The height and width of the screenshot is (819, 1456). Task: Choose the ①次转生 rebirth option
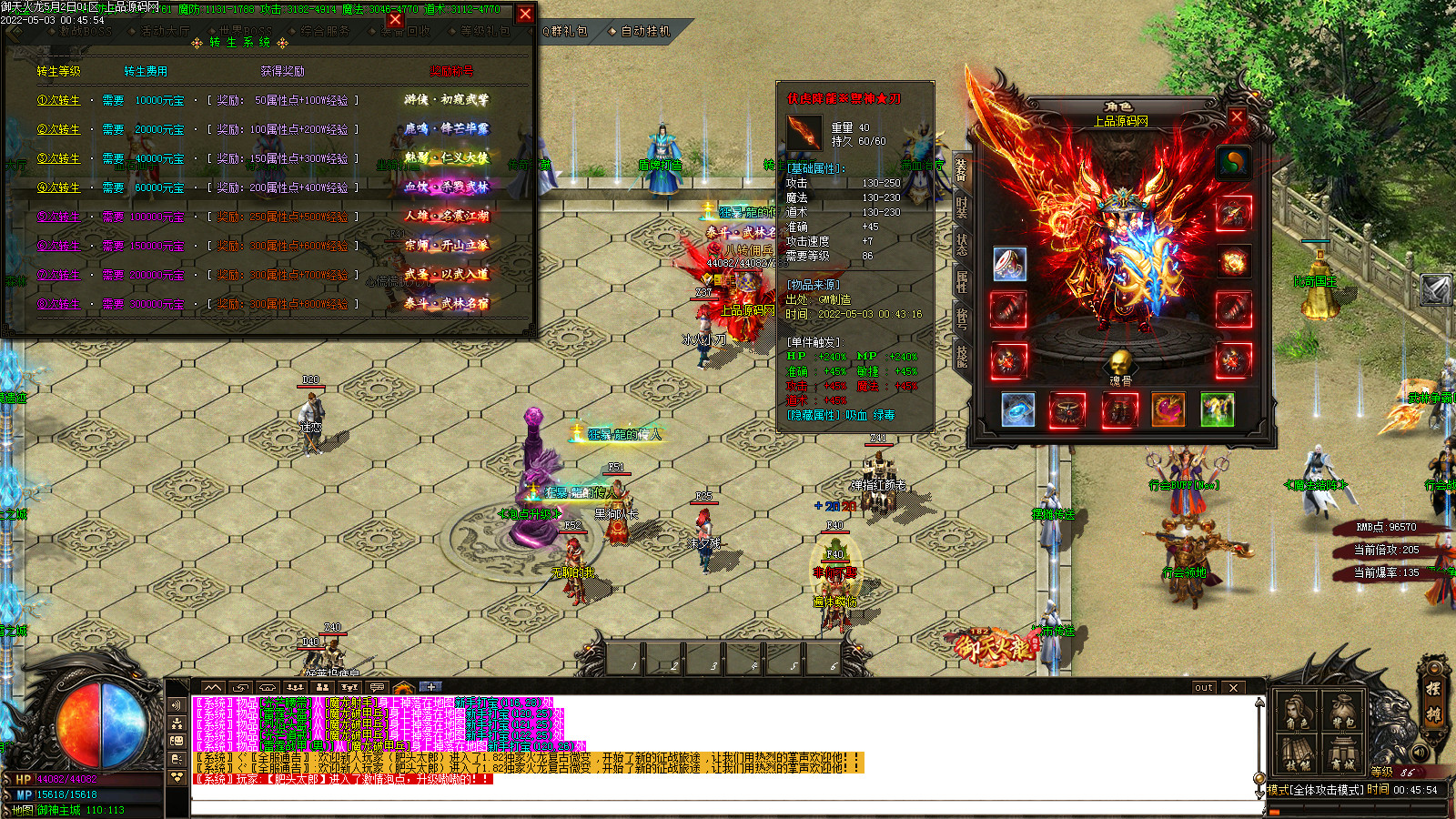(x=59, y=100)
